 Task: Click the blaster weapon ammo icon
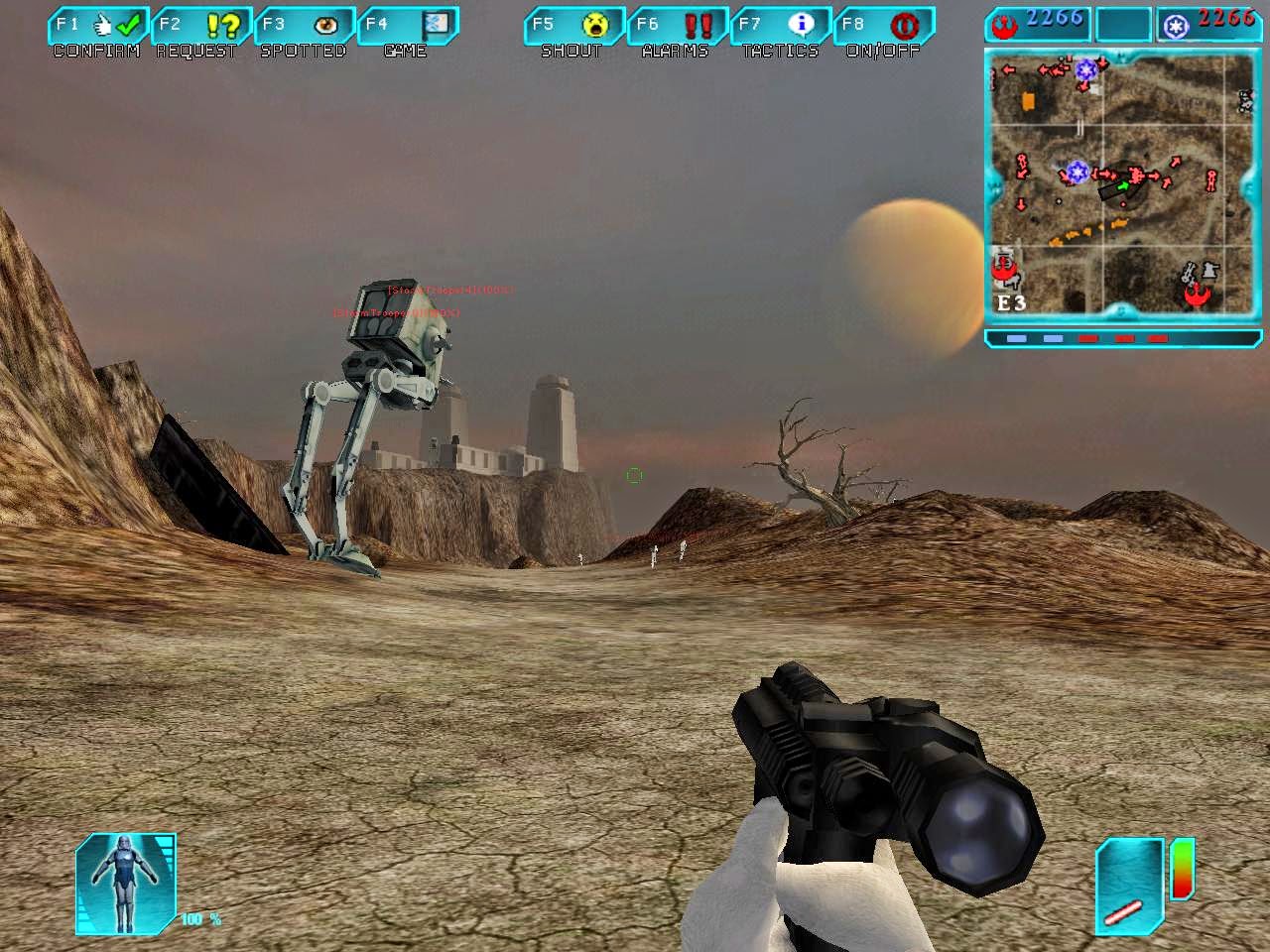tap(1129, 885)
